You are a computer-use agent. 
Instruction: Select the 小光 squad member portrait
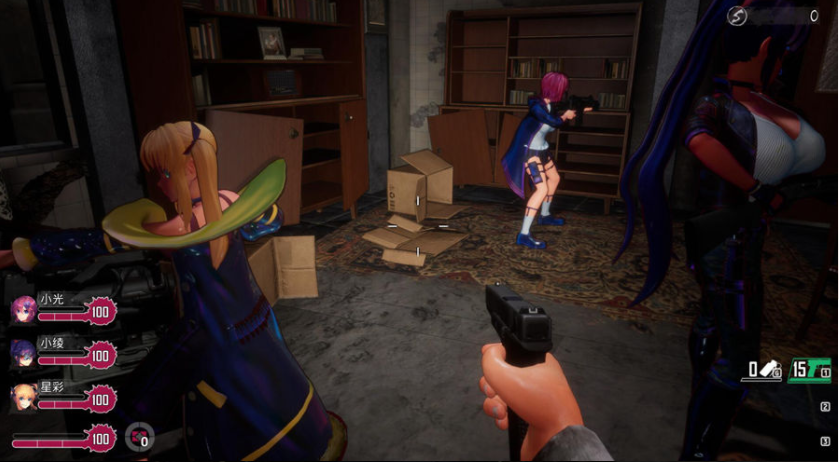tap(23, 309)
